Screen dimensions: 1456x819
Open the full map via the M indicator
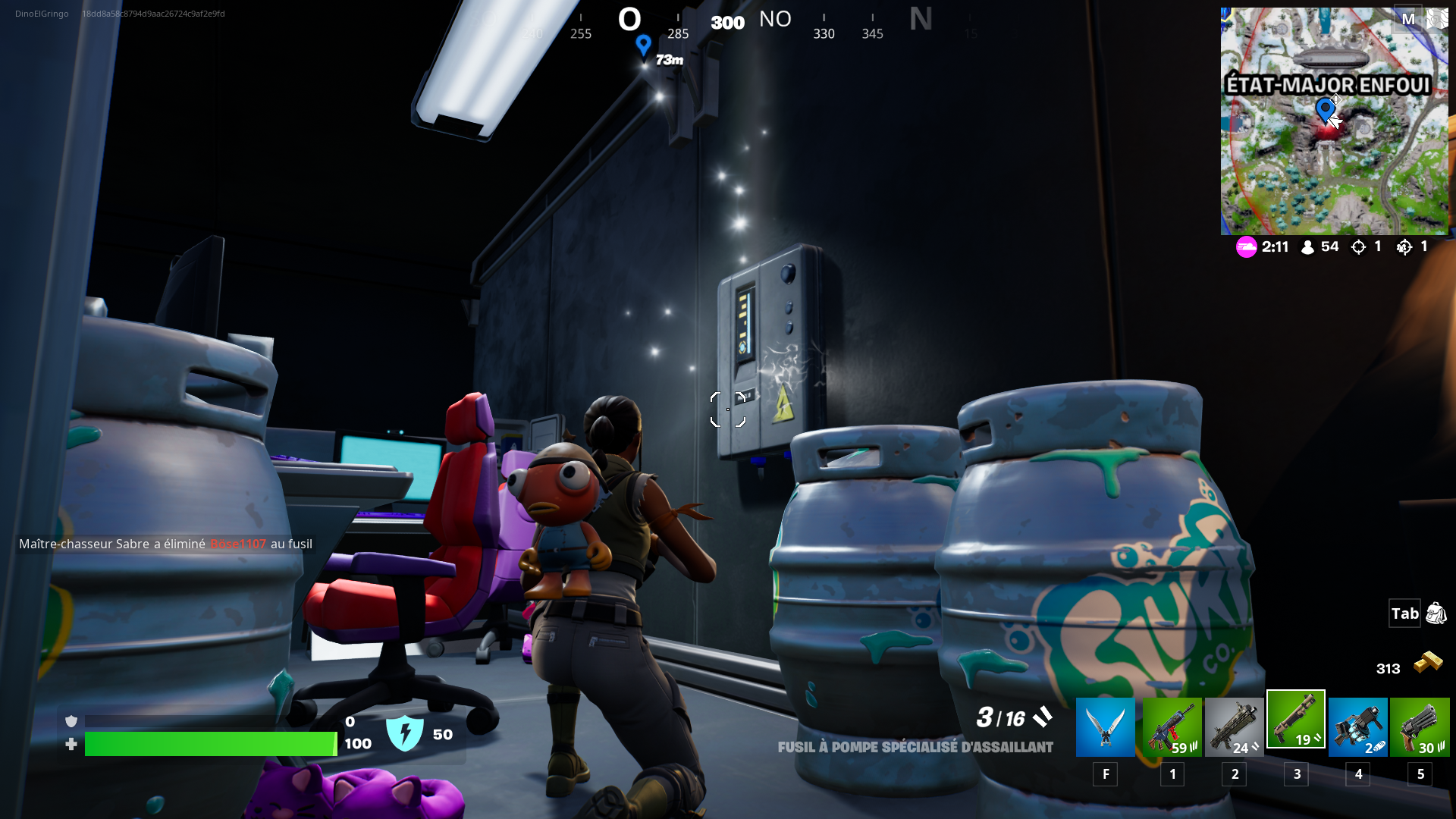[x=1410, y=18]
